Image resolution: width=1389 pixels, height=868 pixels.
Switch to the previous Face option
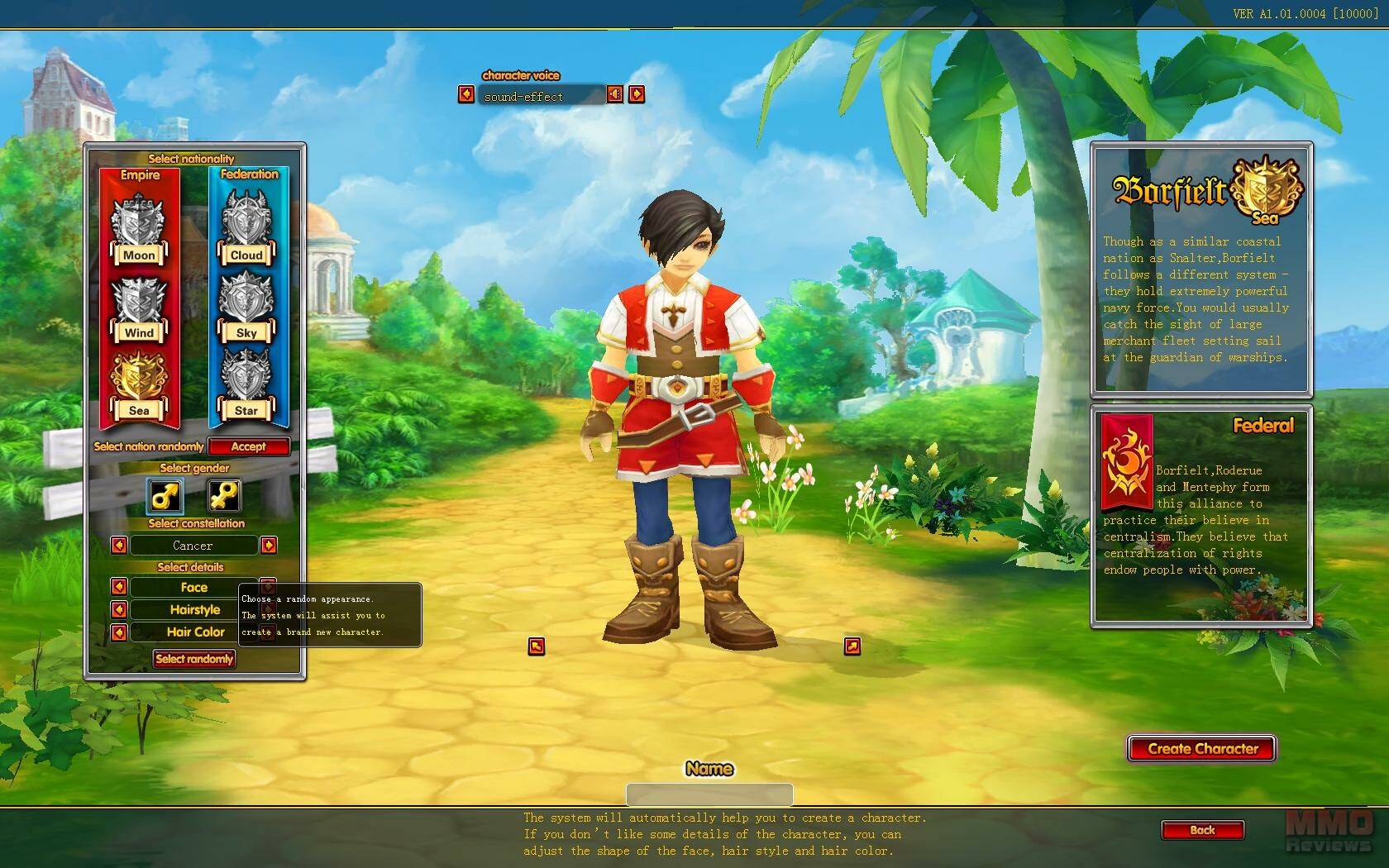(119, 587)
